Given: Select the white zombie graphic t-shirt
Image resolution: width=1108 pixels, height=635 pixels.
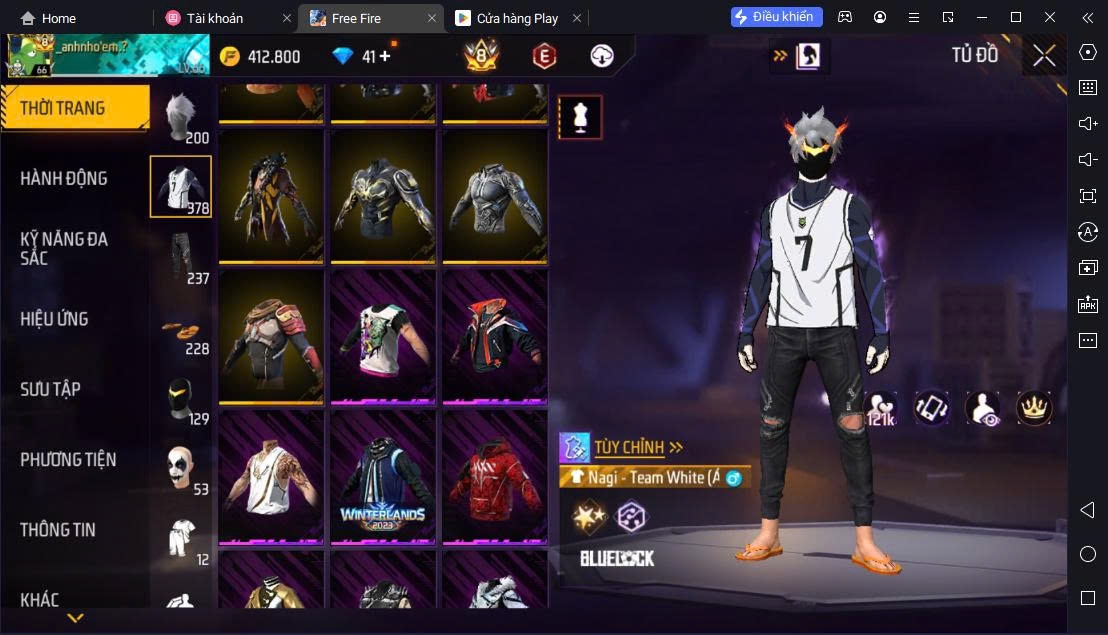Looking at the screenshot, I should tap(383, 337).
